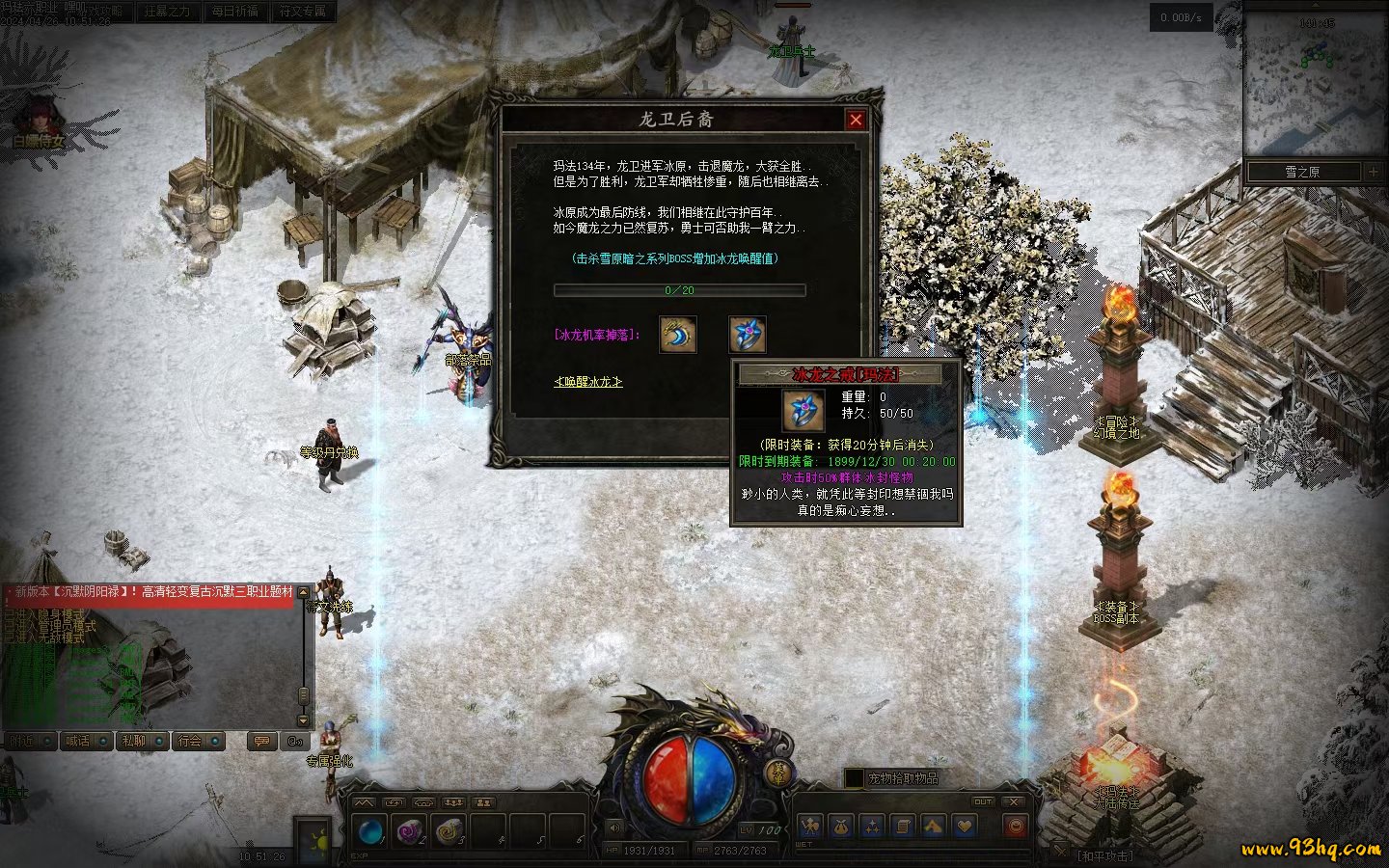Choose the 唤醒冰龙 dialogue option
Screen dimensions: 1389x868
pyautogui.click(x=587, y=382)
